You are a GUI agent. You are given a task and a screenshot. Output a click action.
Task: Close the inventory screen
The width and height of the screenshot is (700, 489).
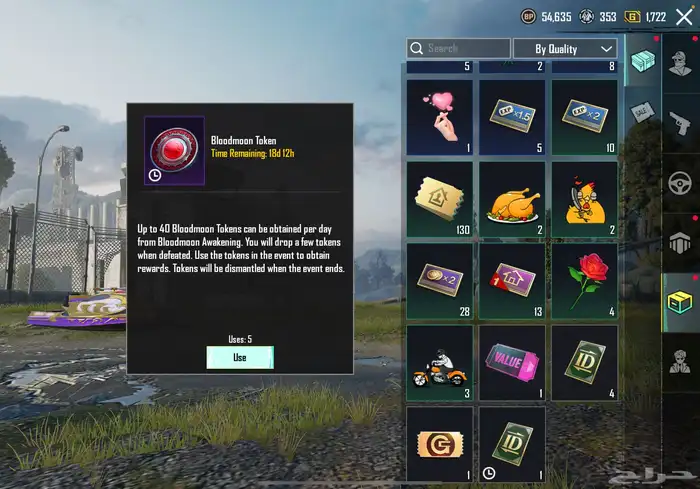click(x=684, y=17)
